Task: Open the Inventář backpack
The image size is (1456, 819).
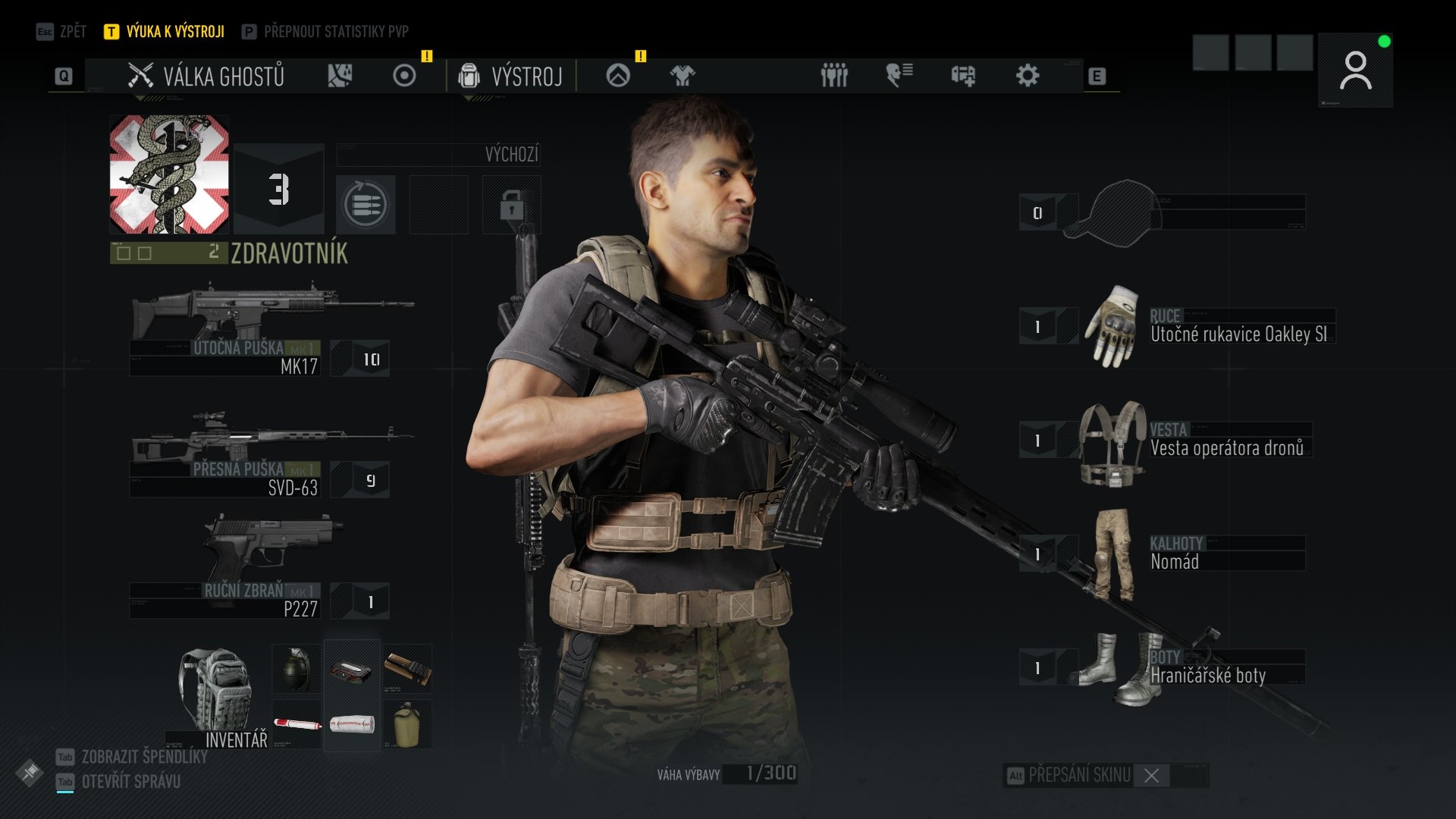Action: click(218, 694)
